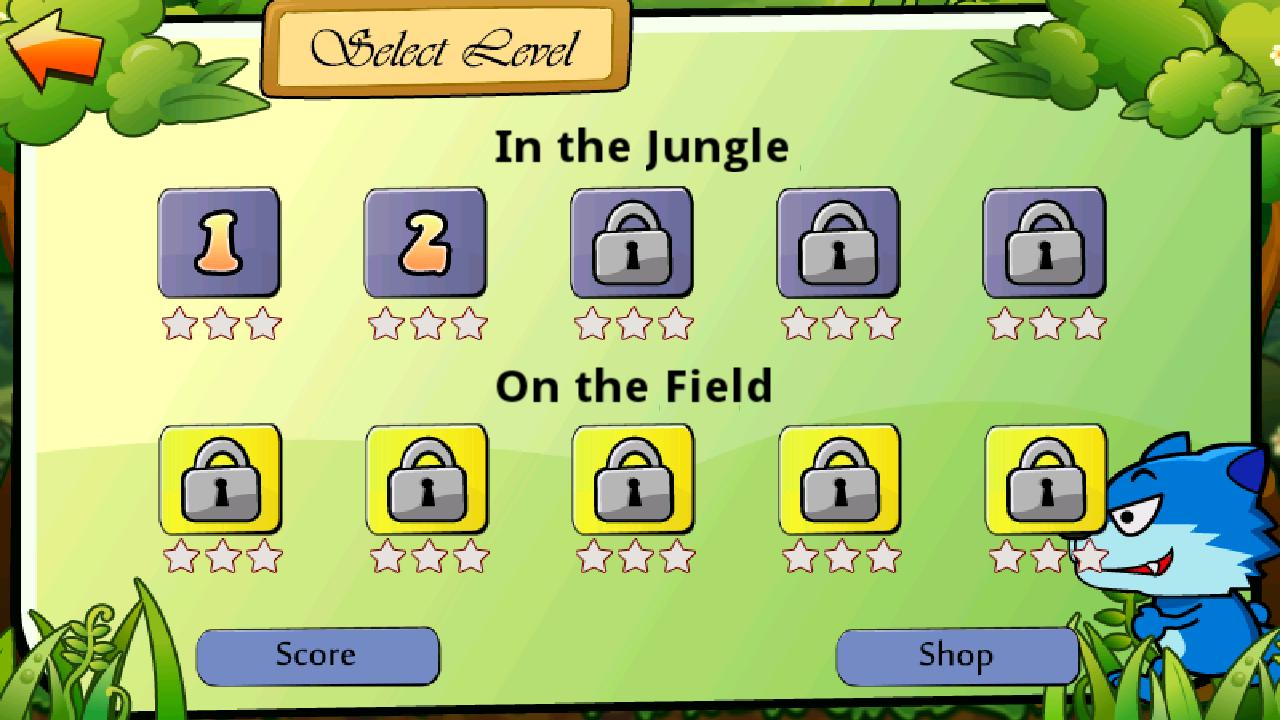This screenshot has width=1280, height=720.
Task: Open the Score screen
Action: pyautogui.click(x=317, y=656)
